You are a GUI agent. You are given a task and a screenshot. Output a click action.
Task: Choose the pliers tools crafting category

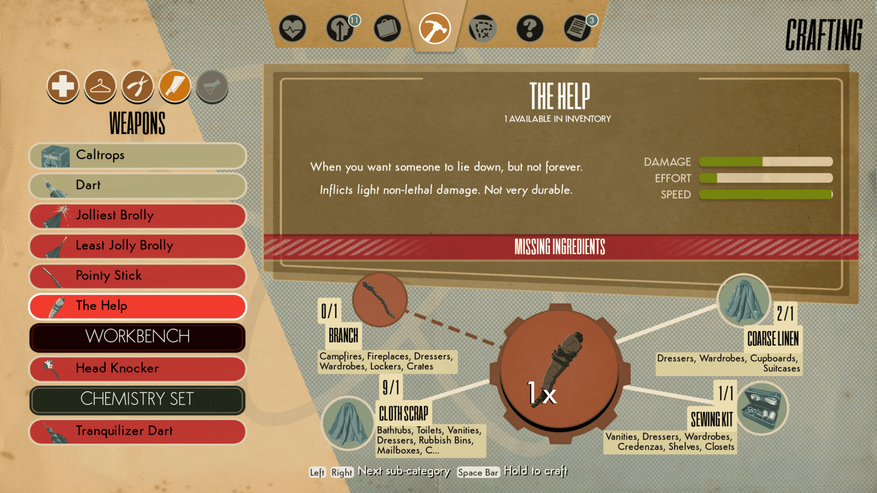coord(137,87)
